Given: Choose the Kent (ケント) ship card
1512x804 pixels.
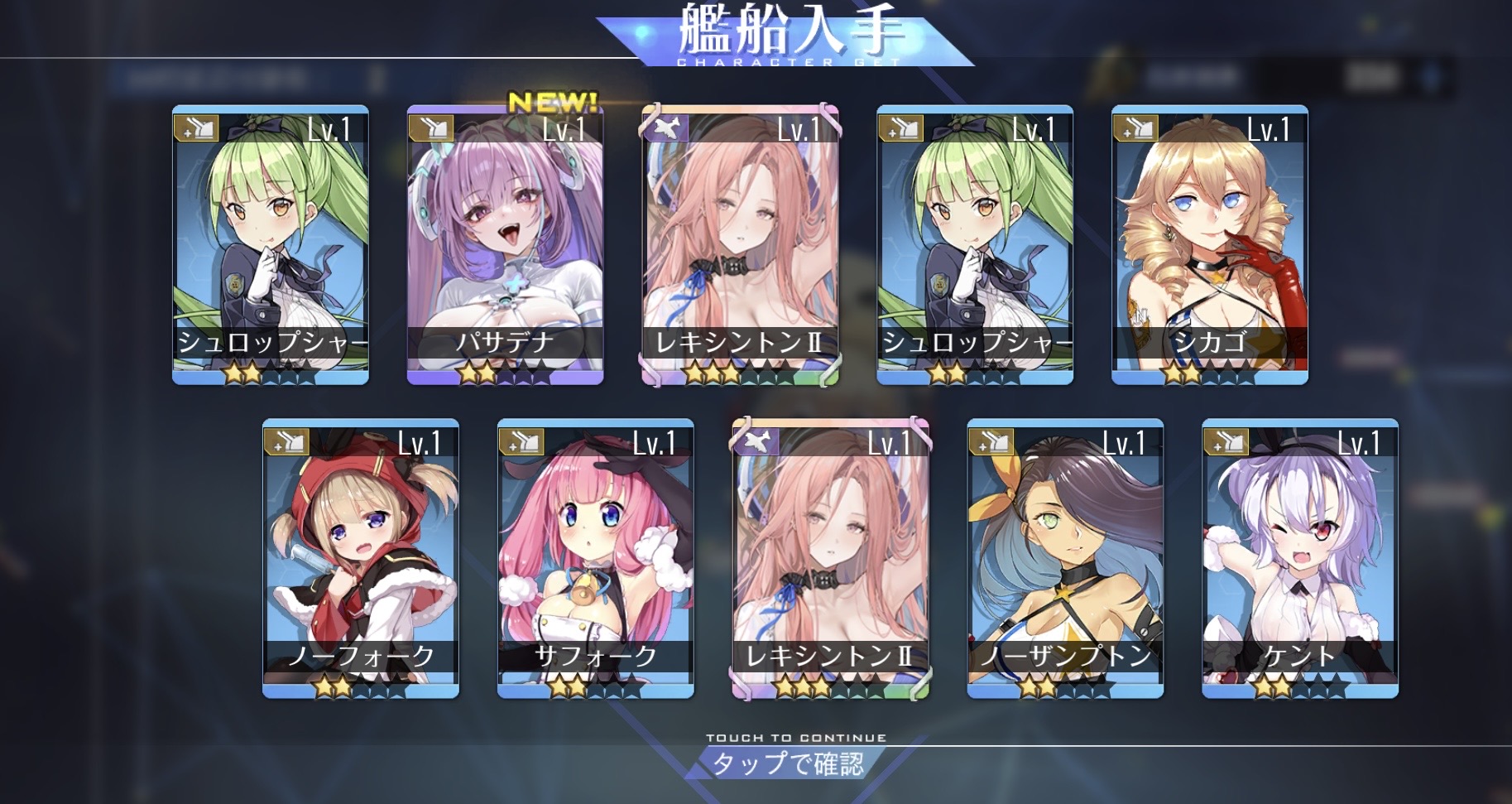Looking at the screenshot, I should 1299,558.
